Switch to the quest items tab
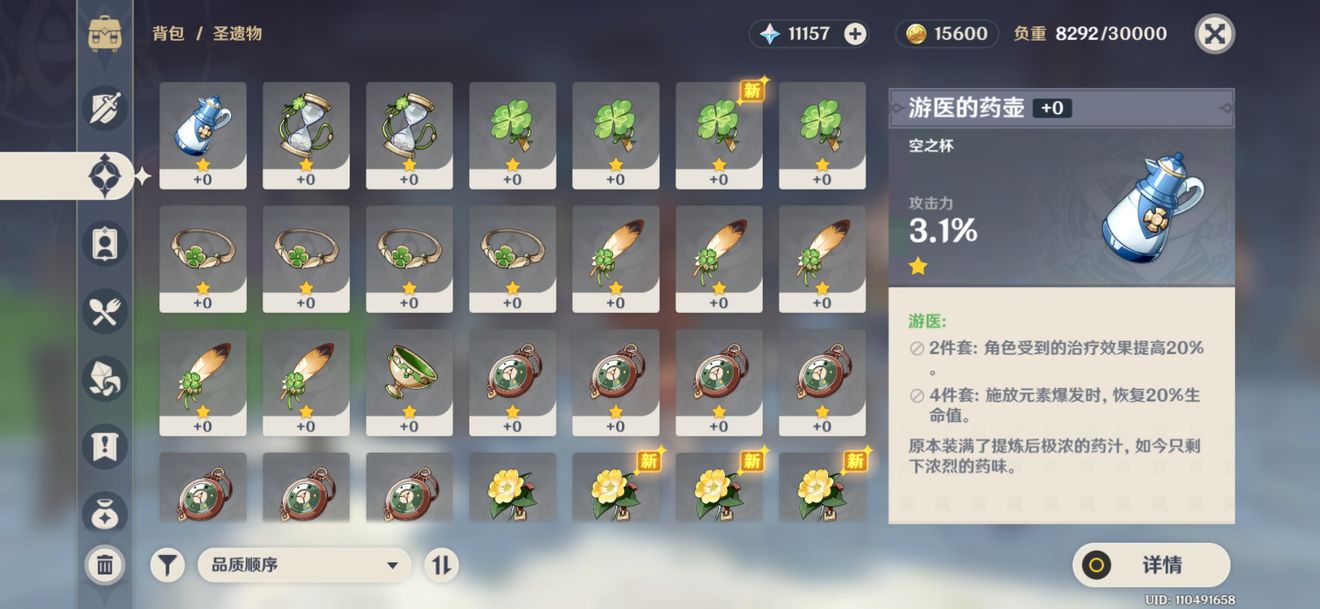 click(x=105, y=447)
